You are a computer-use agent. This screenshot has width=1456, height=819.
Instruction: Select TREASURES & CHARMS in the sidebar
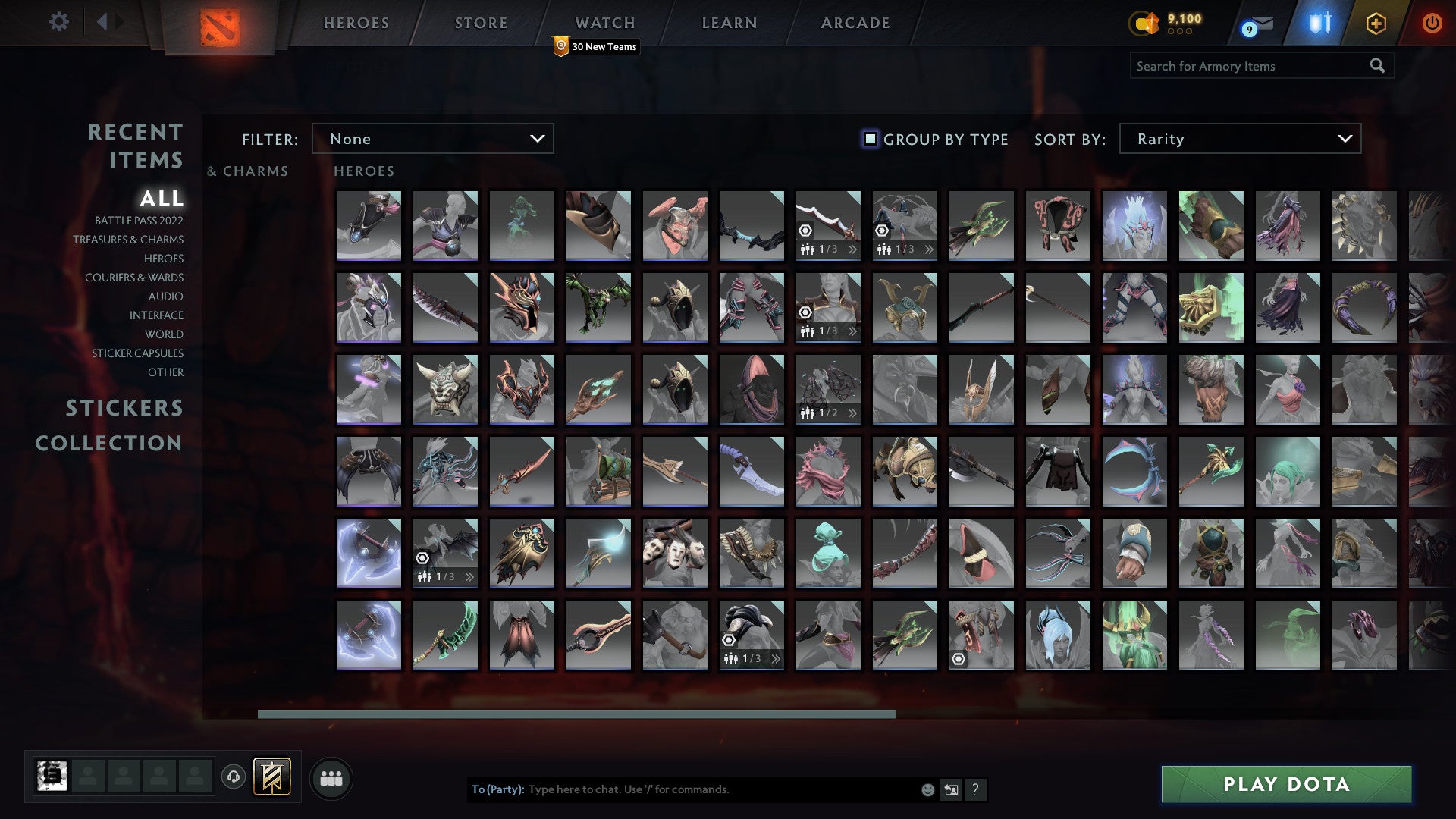pos(128,240)
